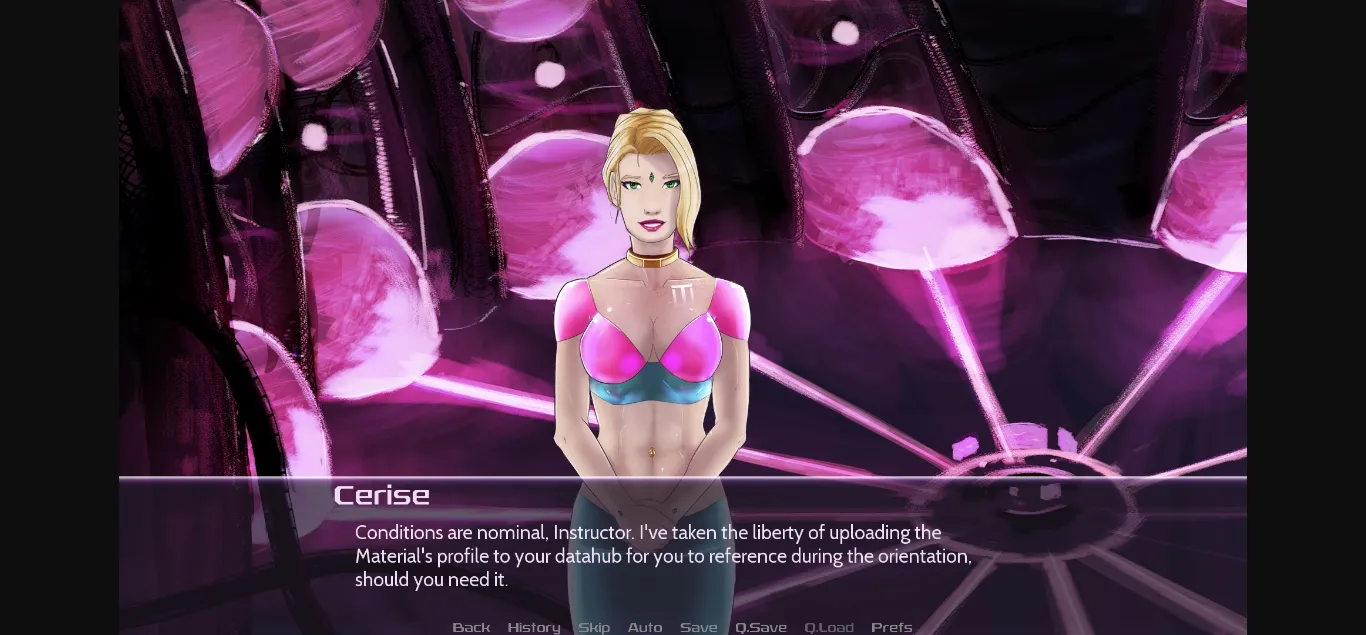The width and height of the screenshot is (1366, 635).
Task: Toggle Auto dialogue advance
Action: [645, 627]
